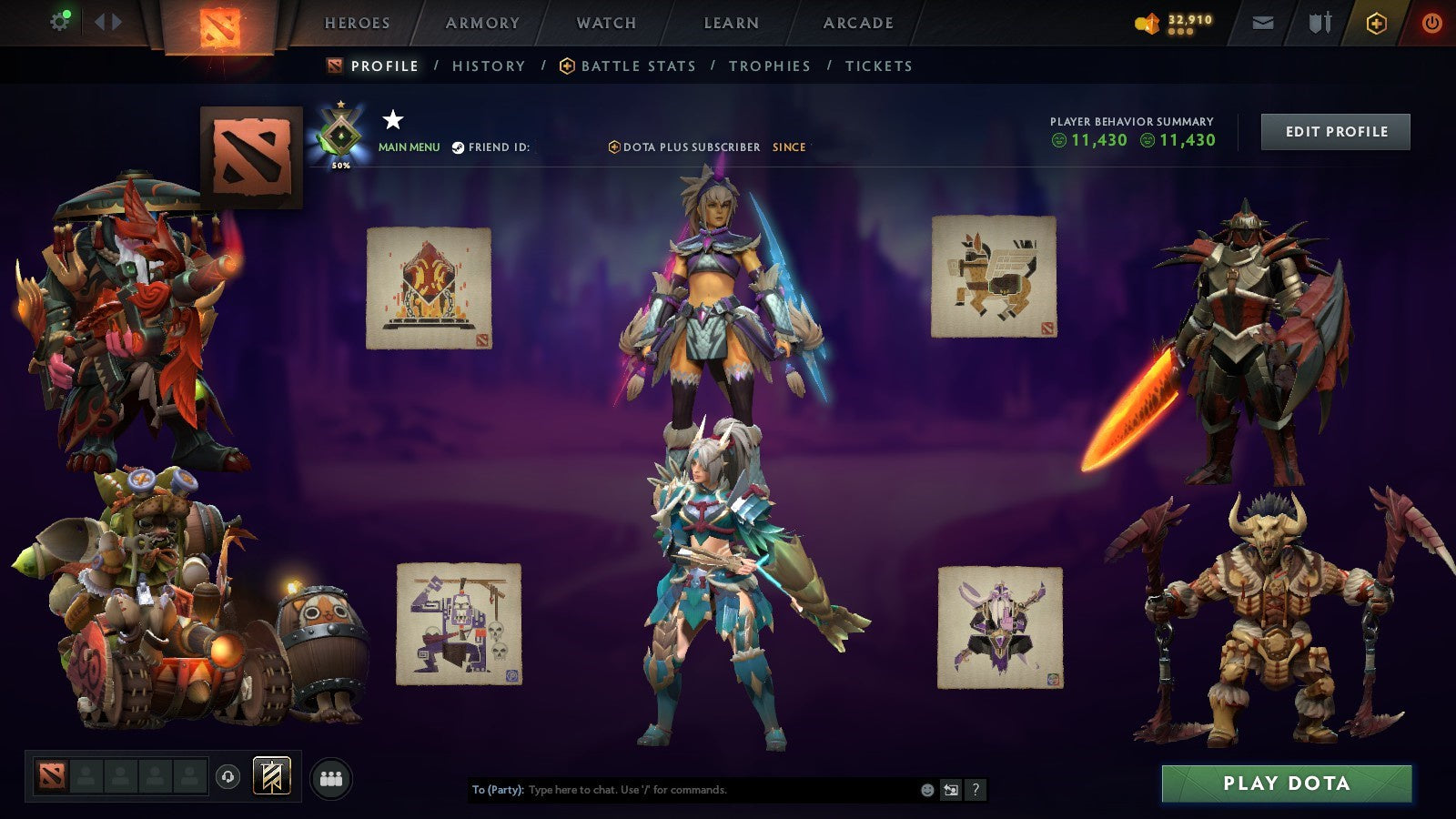Switch to the HISTORY tab

(488, 66)
